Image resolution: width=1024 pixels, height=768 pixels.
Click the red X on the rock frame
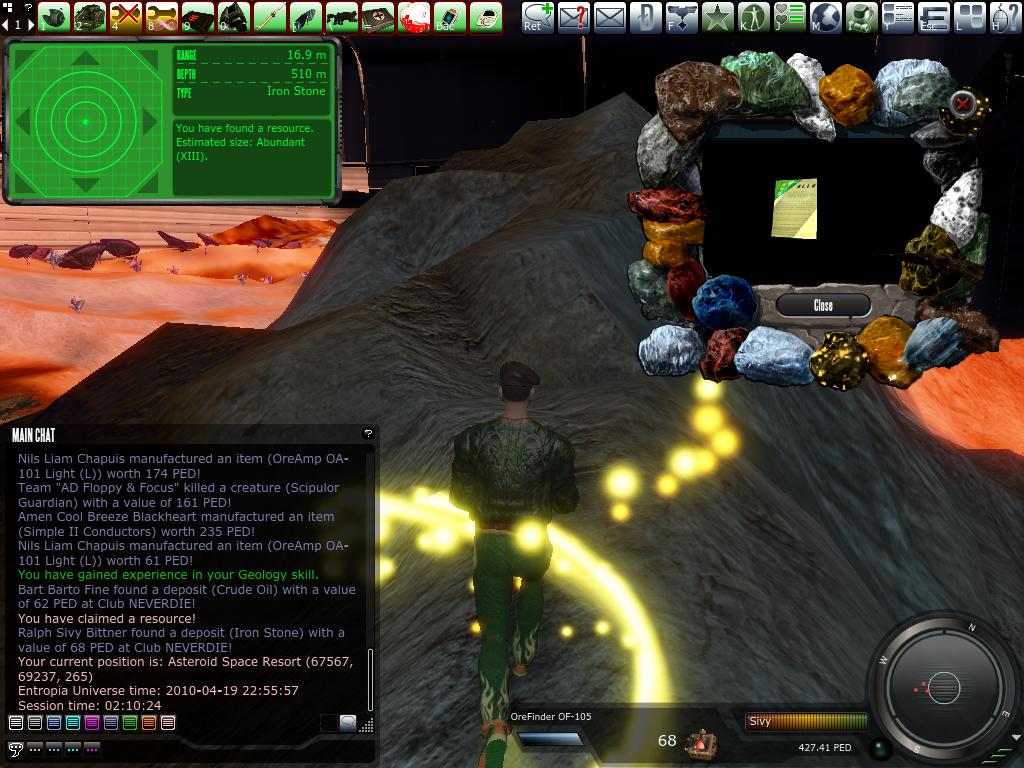pos(962,103)
